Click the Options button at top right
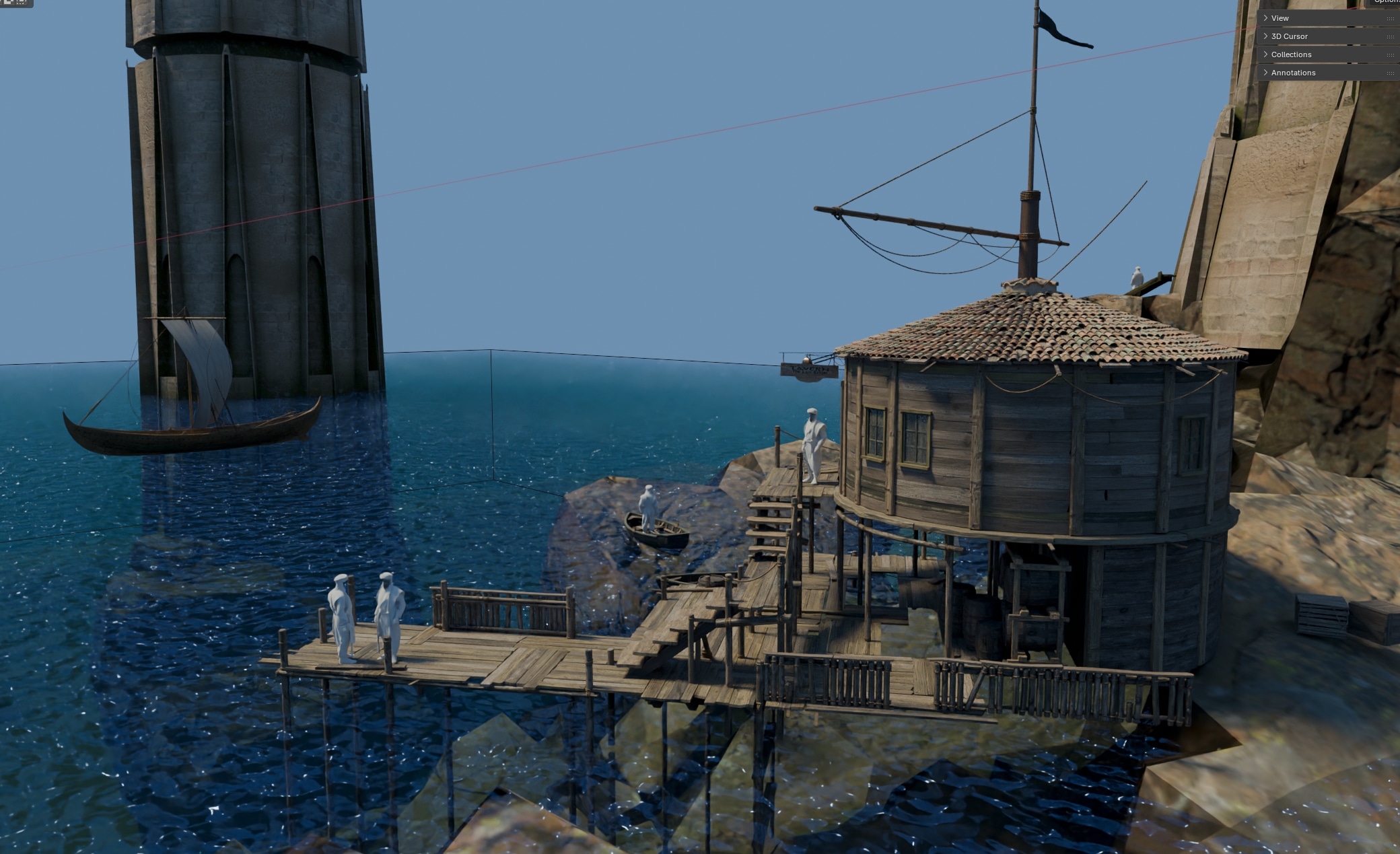The image size is (1400, 854). pos(1387,2)
